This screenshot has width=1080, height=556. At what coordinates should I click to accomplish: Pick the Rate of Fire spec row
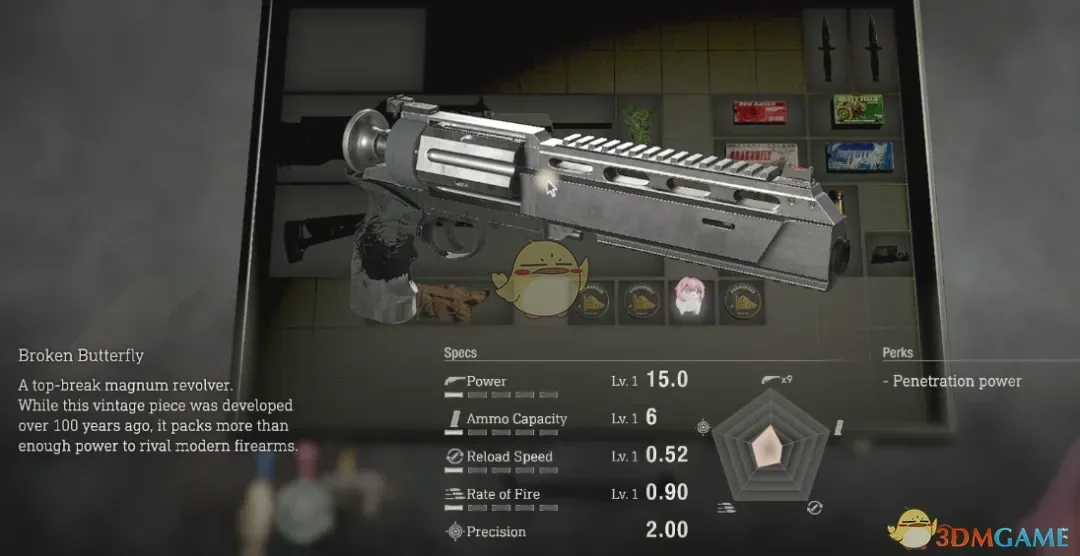[x=565, y=493]
